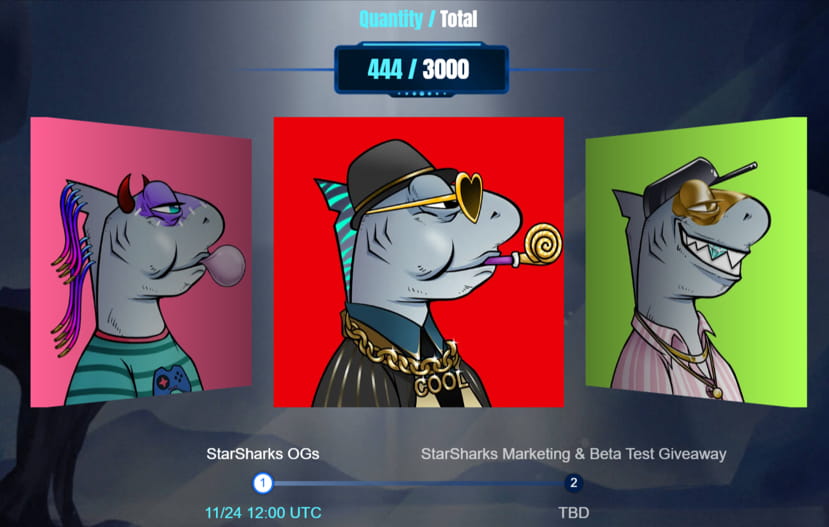This screenshot has width=829, height=527.
Task: Jump to timeline step 1 marker
Action: click(262, 484)
